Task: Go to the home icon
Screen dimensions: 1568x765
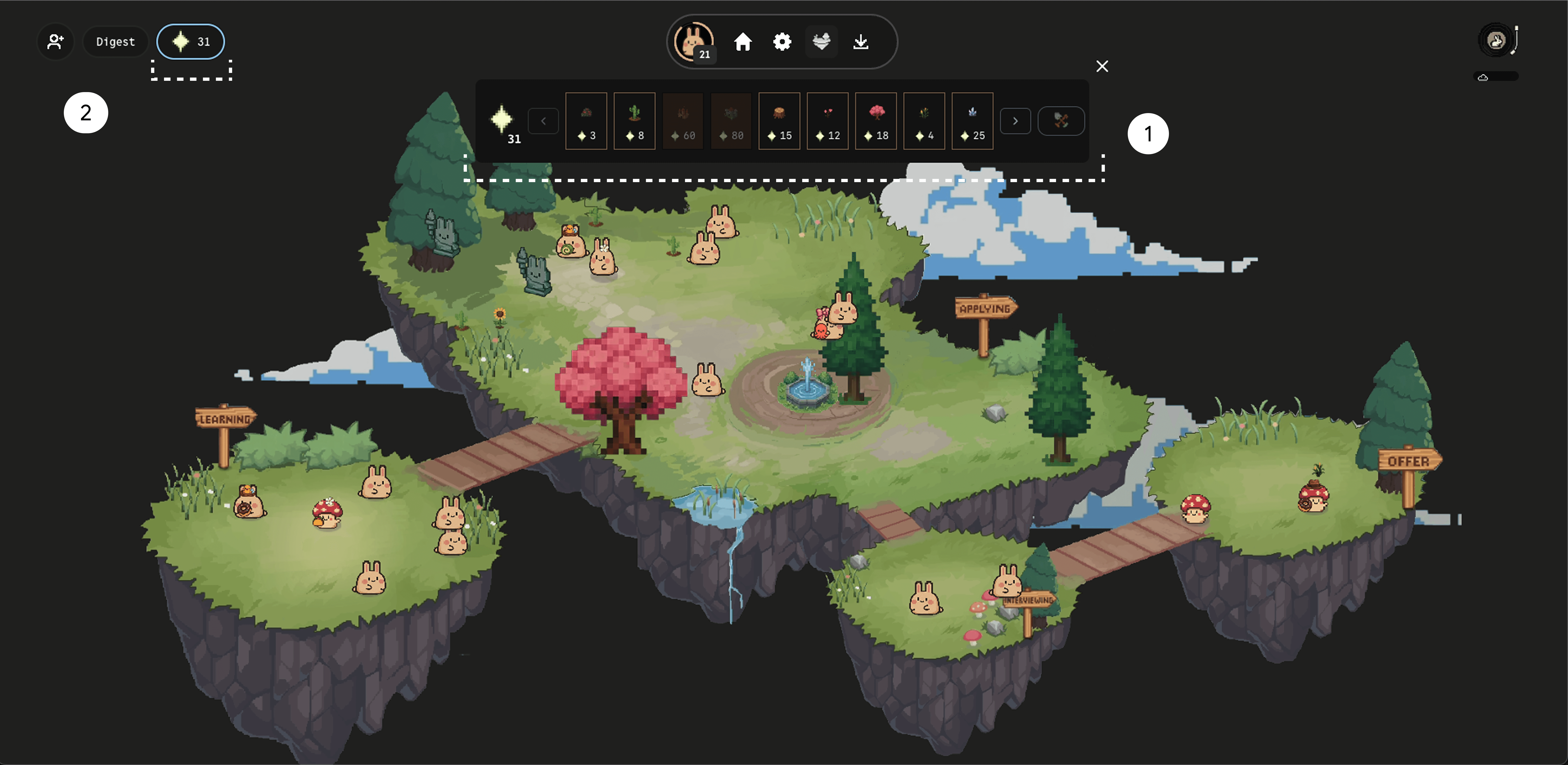Action: 743,41
